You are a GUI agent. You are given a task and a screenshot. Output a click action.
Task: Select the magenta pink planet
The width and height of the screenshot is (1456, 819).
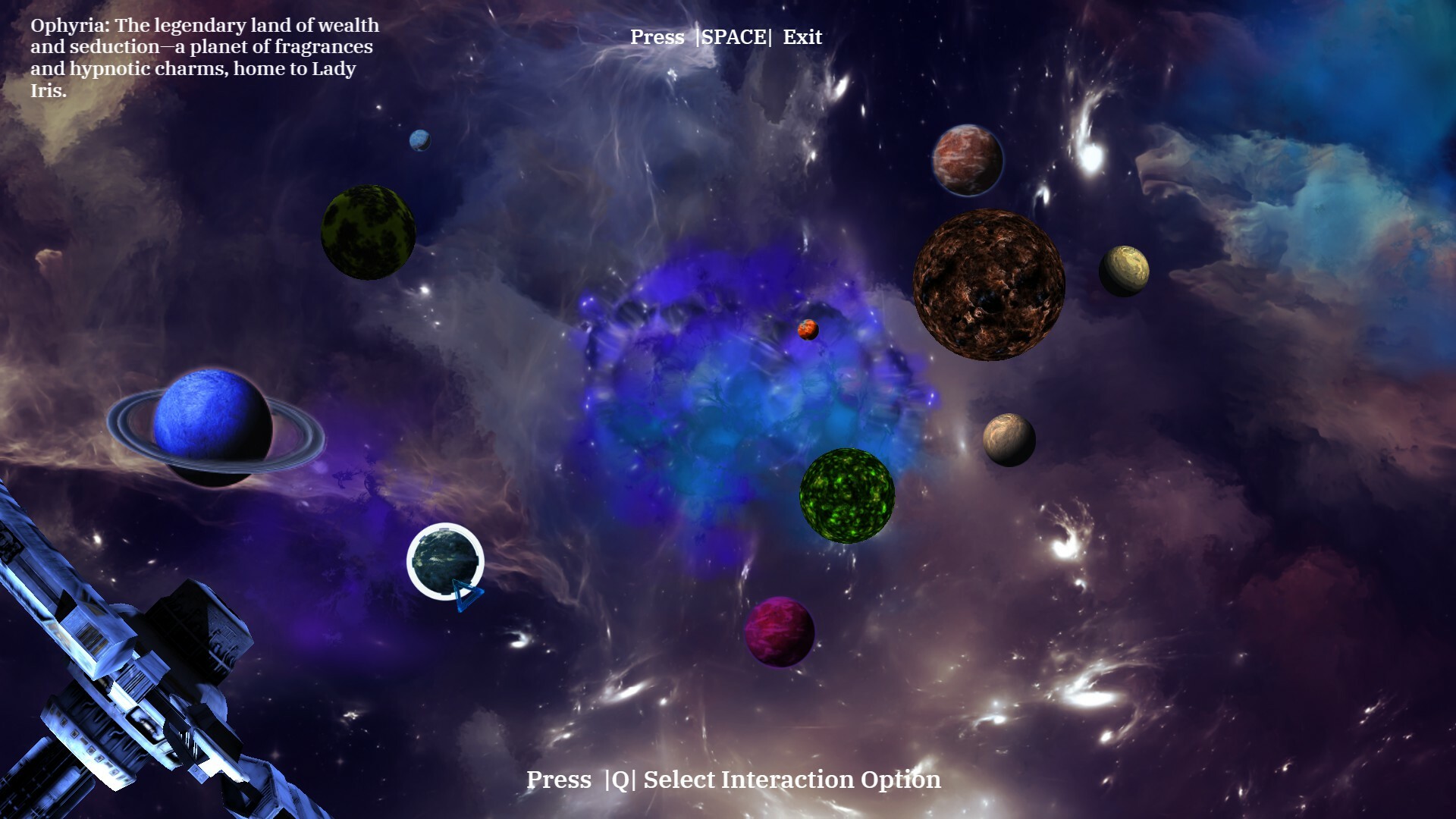779,631
